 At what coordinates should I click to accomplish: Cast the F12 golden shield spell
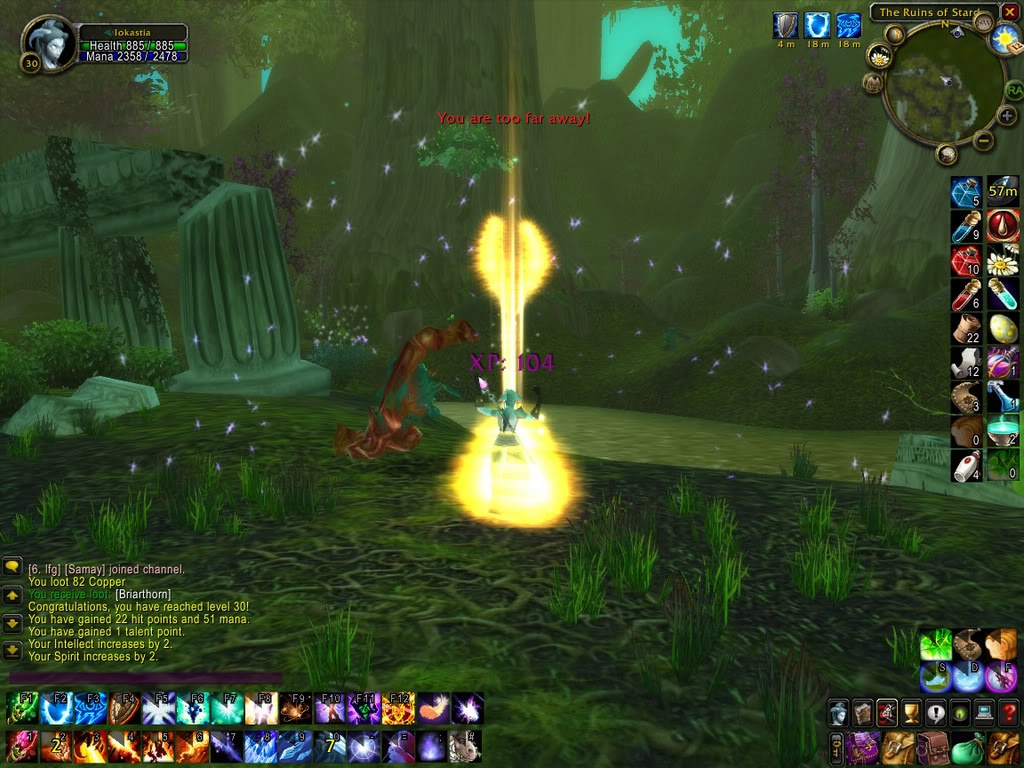(x=398, y=710)
